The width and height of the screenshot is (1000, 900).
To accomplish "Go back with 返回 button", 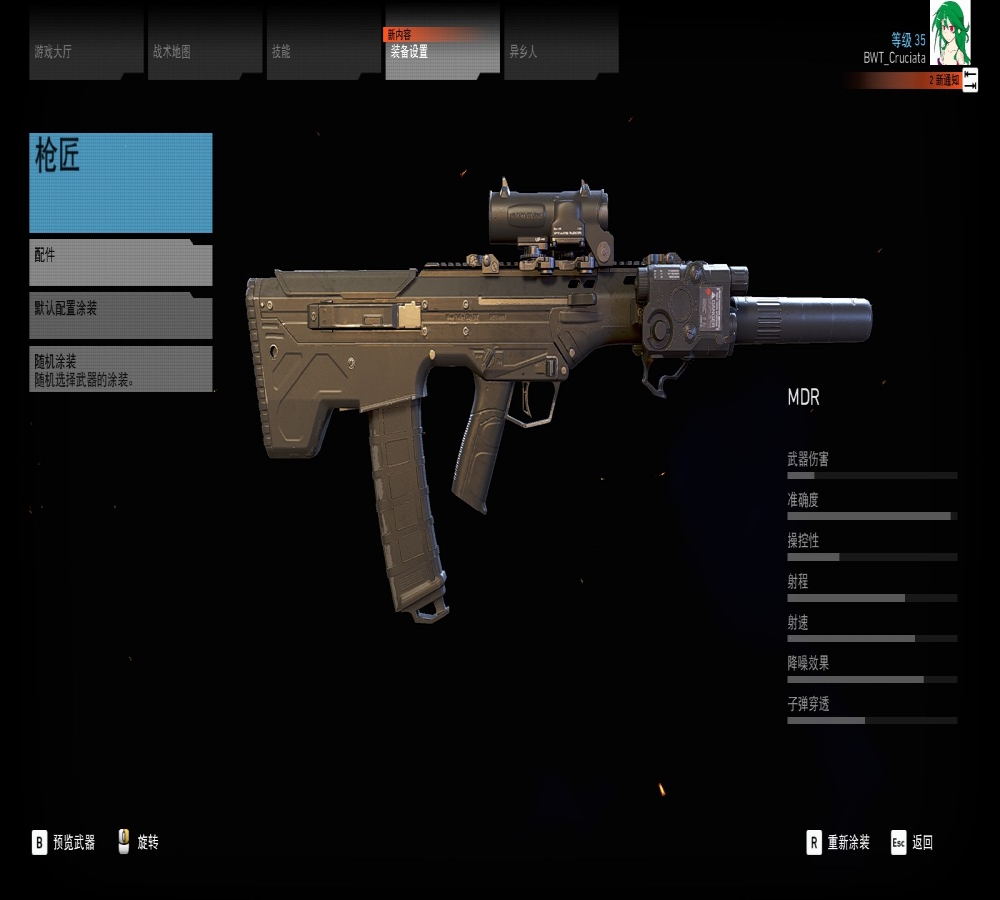I will pyautogui.click(x=912, y=842).
